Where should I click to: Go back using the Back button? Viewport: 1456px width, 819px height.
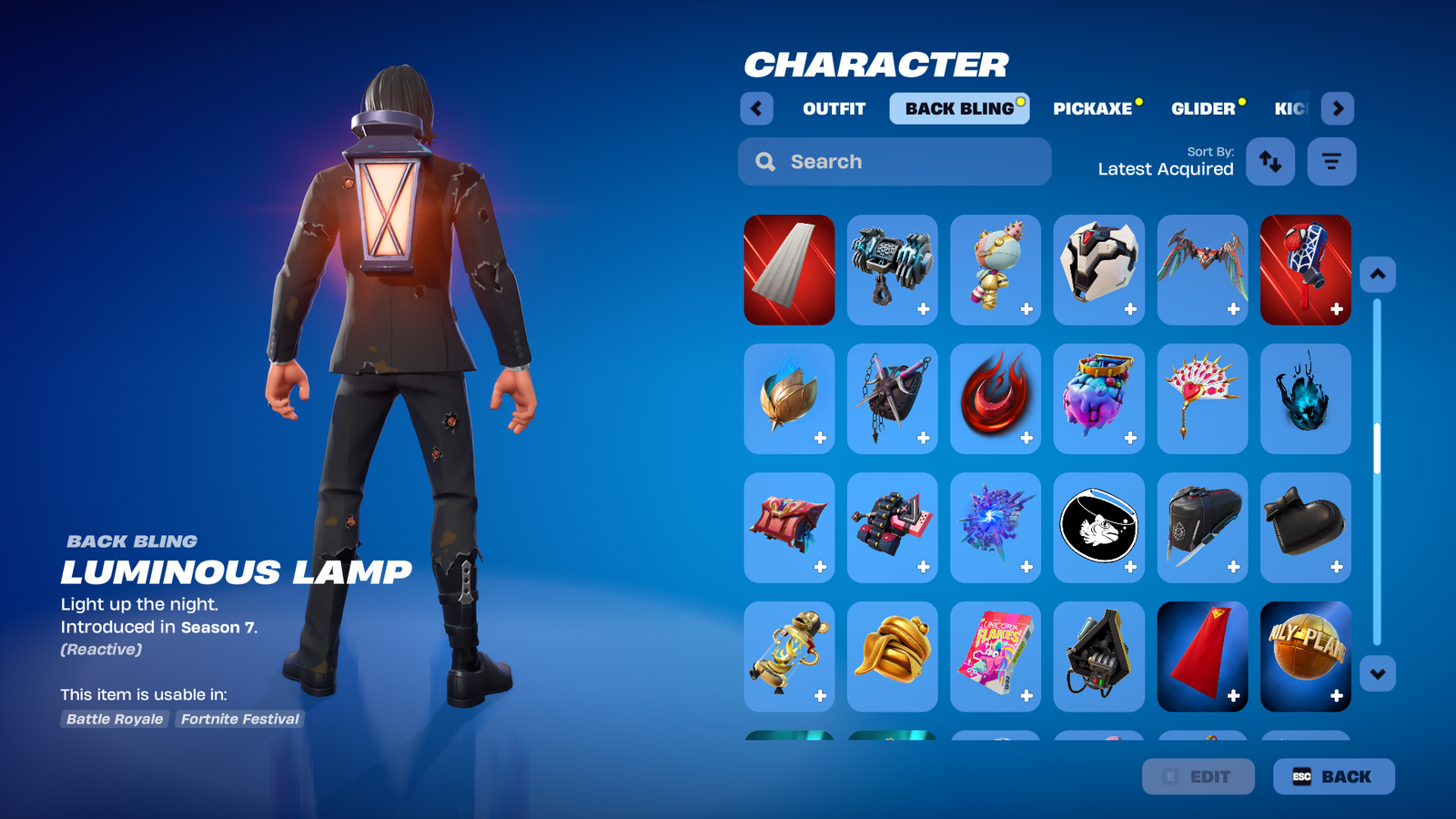tap(1333, 776)
